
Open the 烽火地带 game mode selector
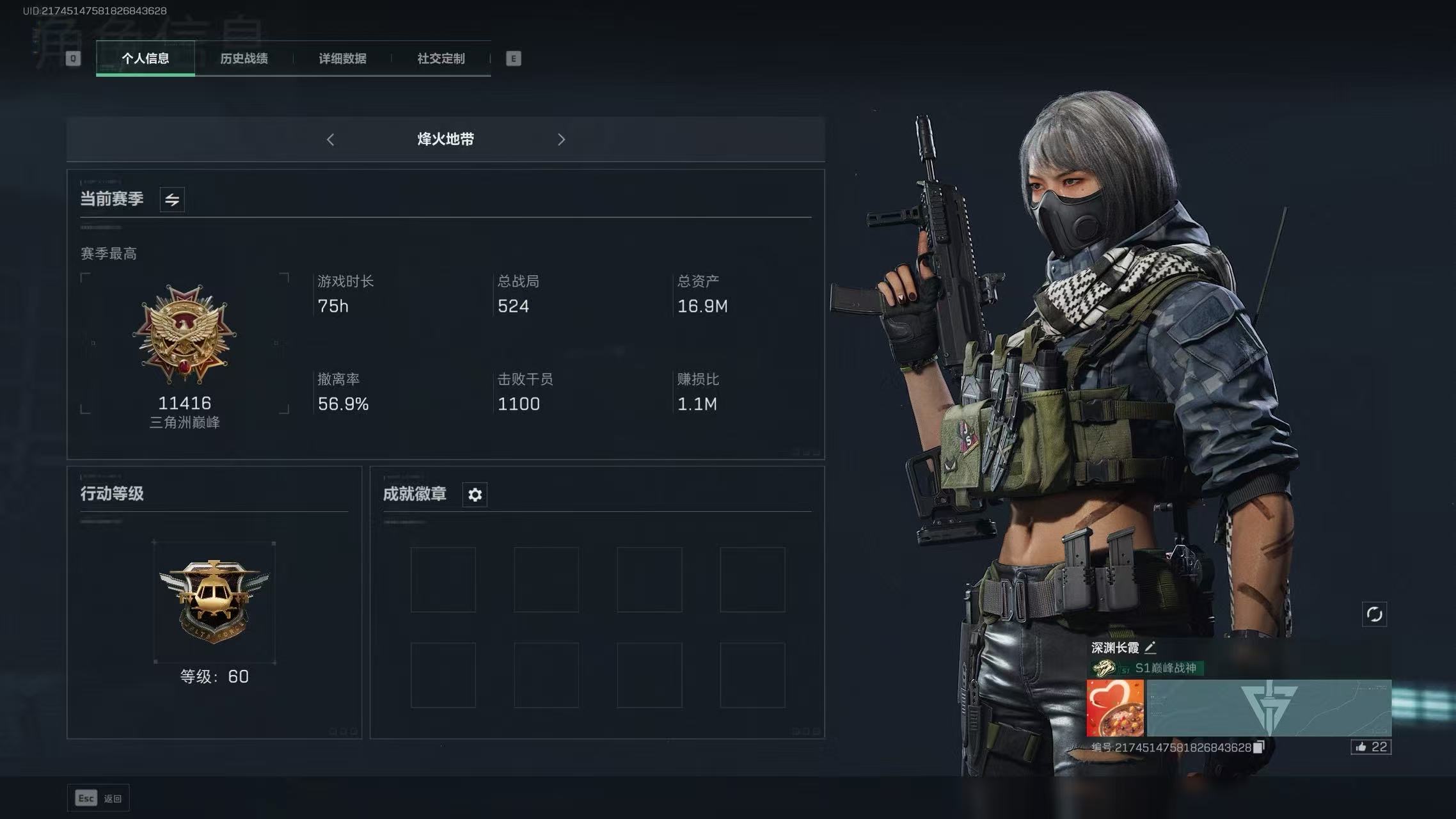[445, 139]
